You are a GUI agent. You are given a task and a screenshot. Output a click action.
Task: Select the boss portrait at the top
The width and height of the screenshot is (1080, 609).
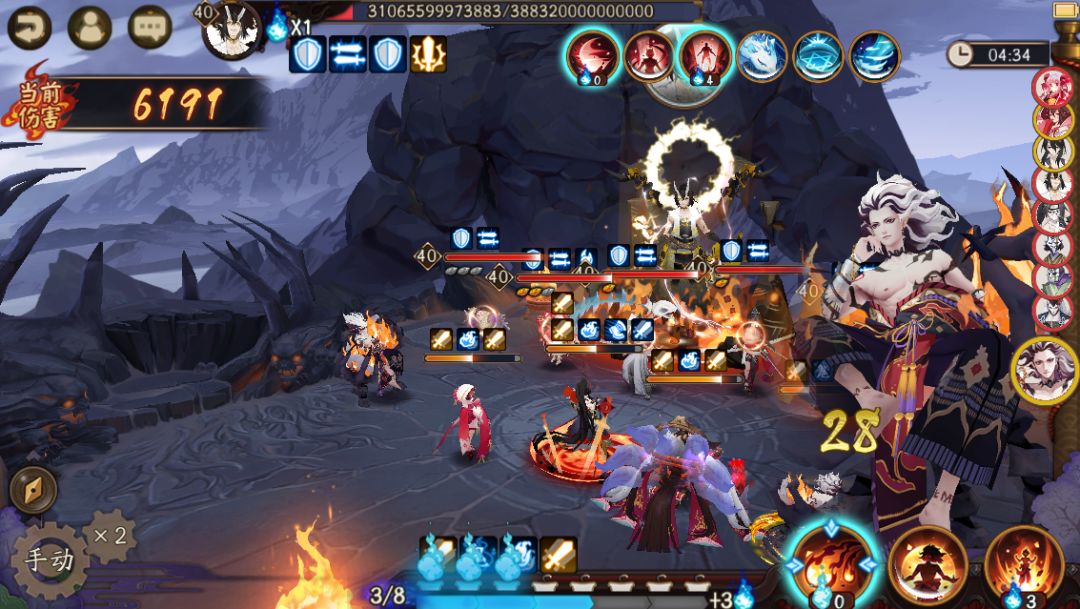(x=232, y=29)
